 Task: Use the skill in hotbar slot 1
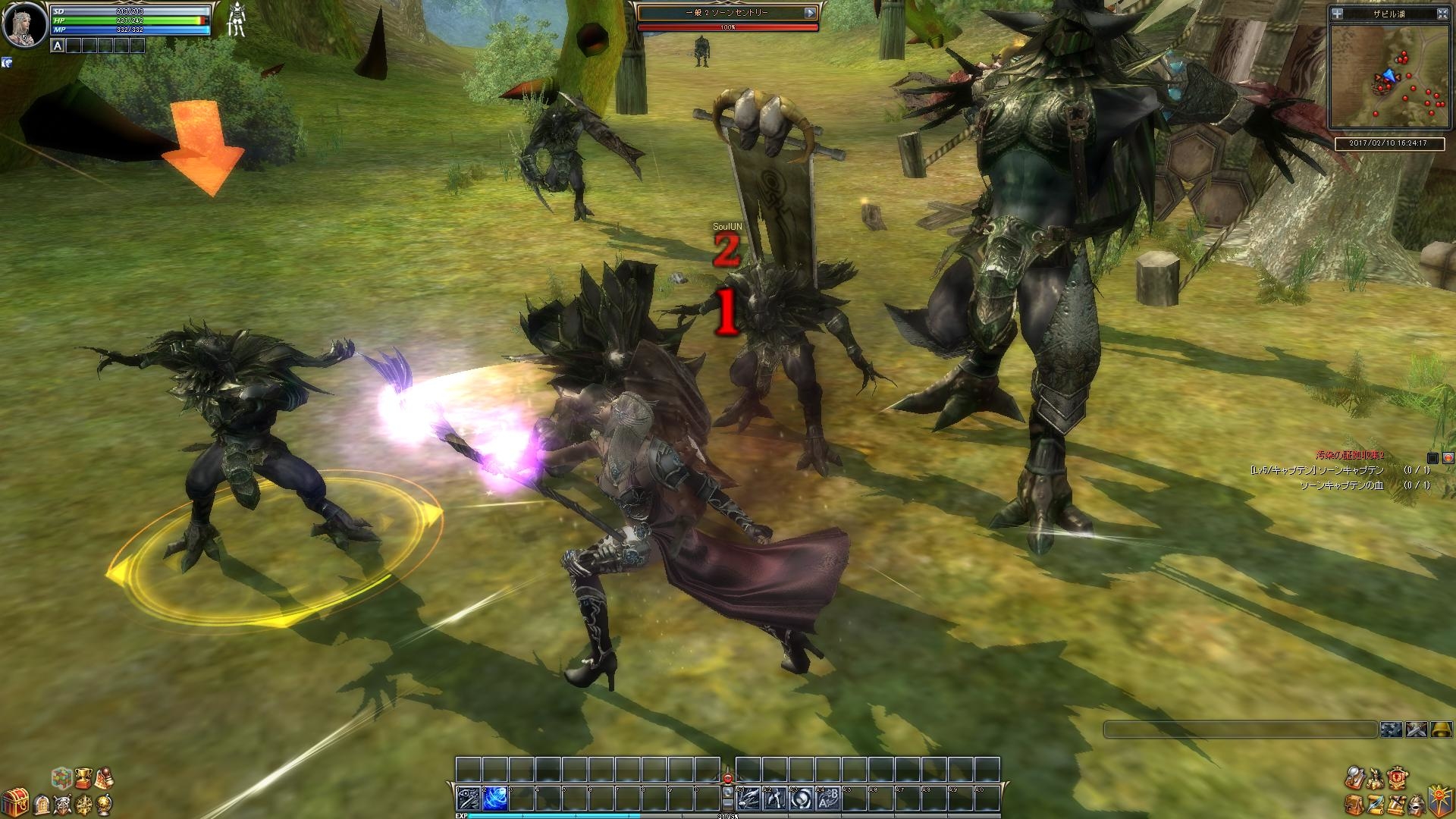(468, 799)
